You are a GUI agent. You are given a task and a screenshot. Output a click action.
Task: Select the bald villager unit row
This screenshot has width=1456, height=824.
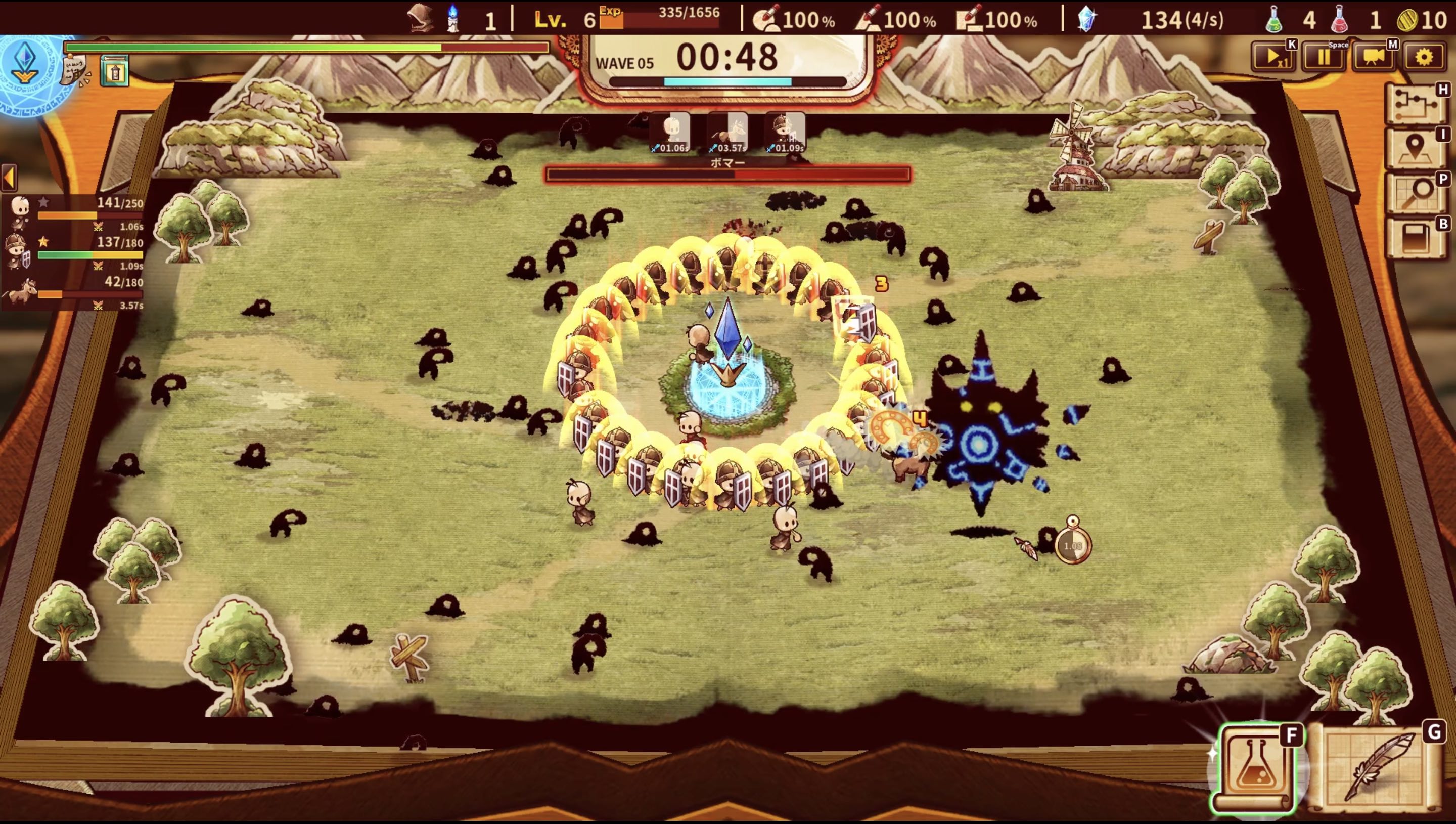(73, 211)
